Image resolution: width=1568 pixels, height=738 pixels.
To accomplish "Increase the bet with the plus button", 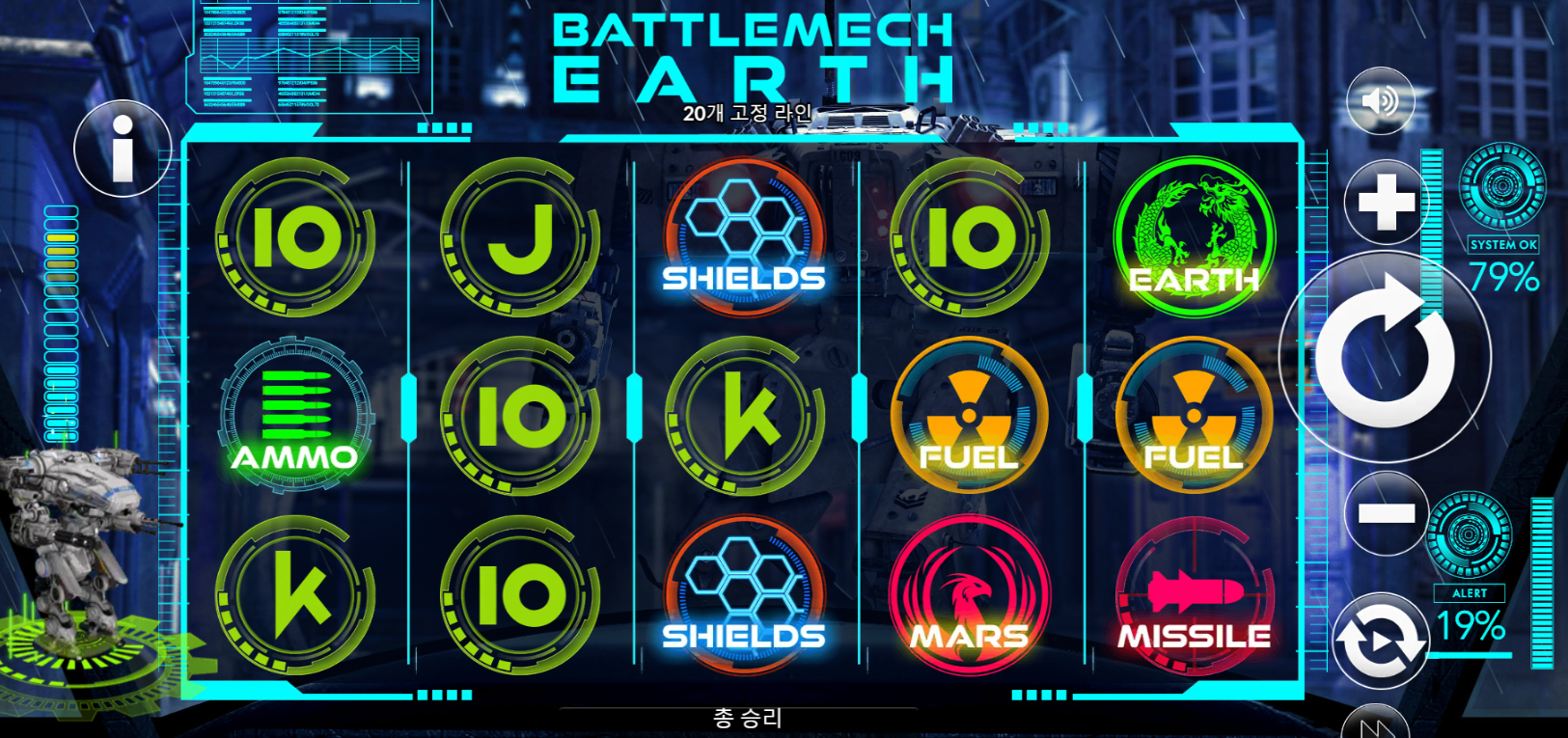I will [x=1386, y=204].
